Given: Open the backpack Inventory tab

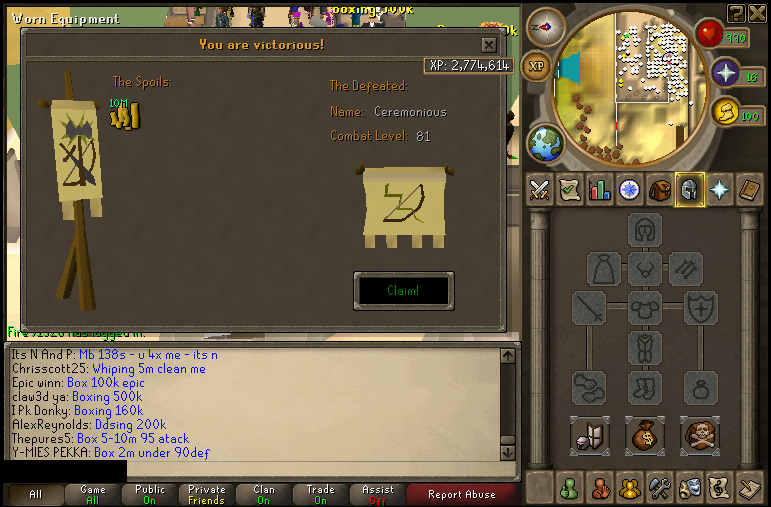Looking at the screenshot, I should coord(659,189).
